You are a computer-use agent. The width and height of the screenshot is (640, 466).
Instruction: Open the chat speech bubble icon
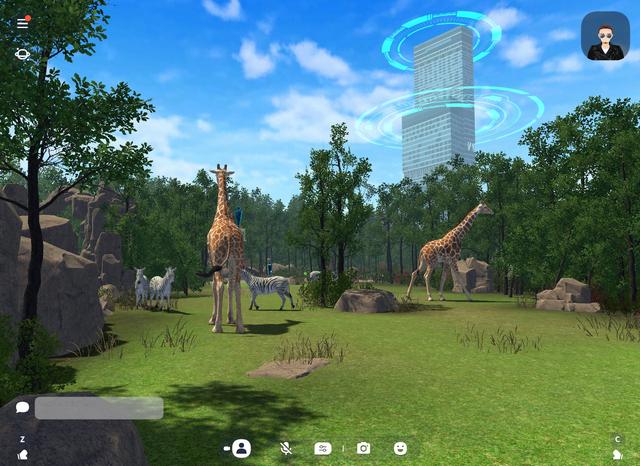(22, 408)
